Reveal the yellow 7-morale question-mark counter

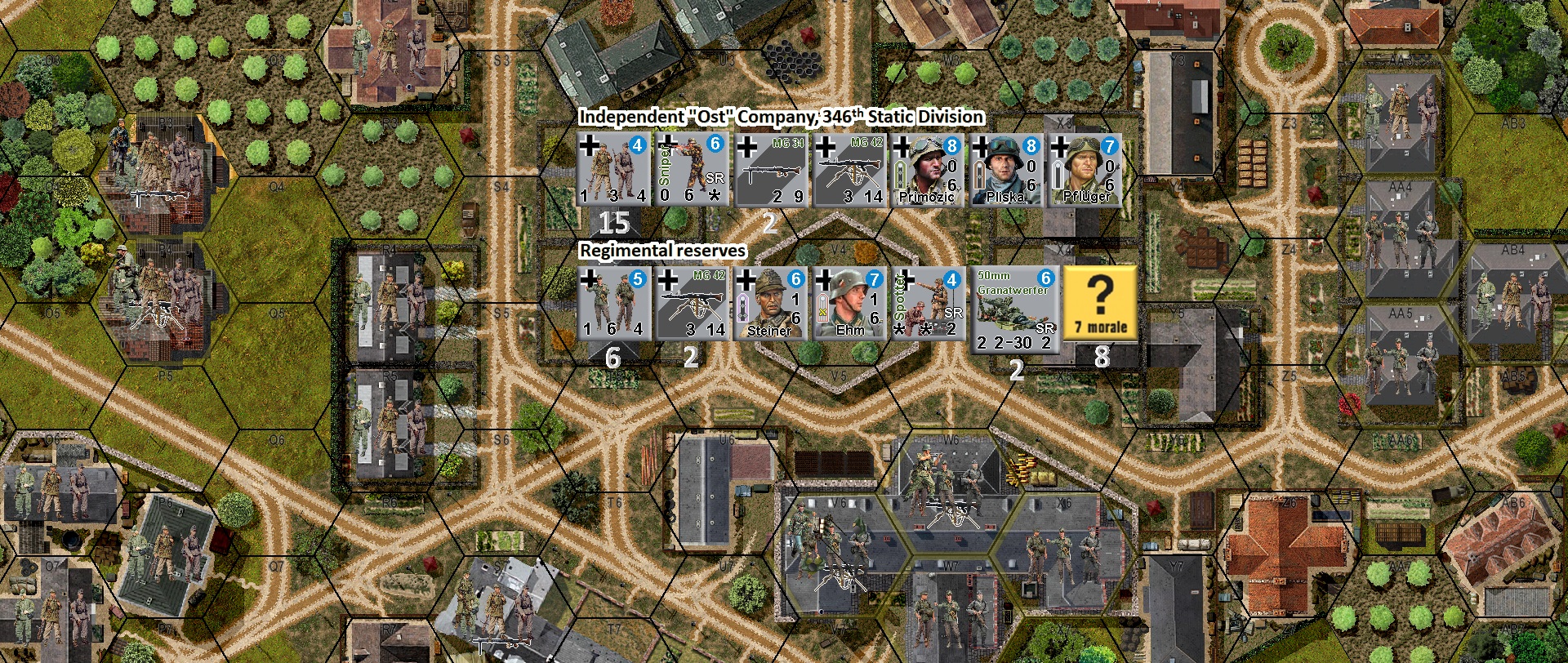click(x=1098, y=304)
